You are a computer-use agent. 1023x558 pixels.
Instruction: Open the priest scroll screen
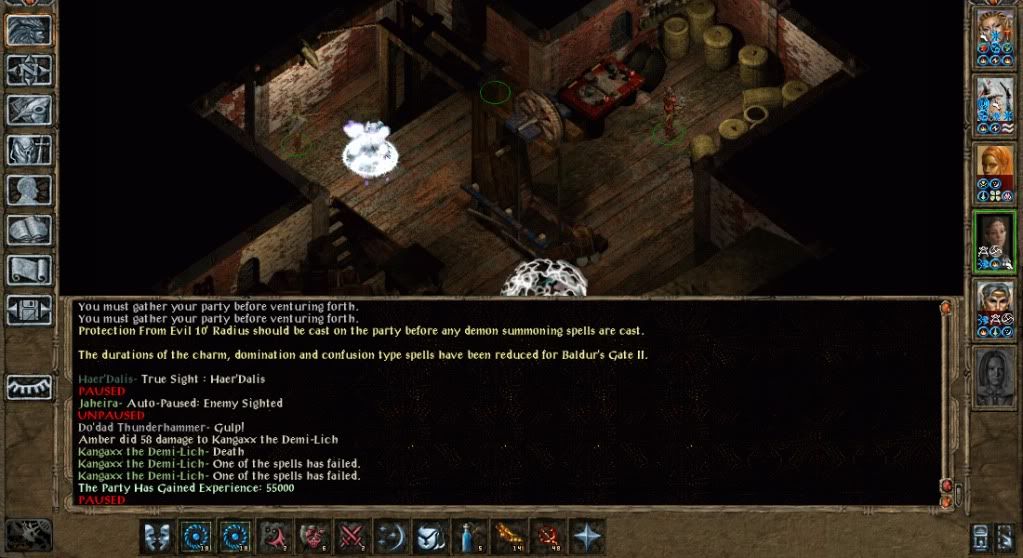[28, 268]
